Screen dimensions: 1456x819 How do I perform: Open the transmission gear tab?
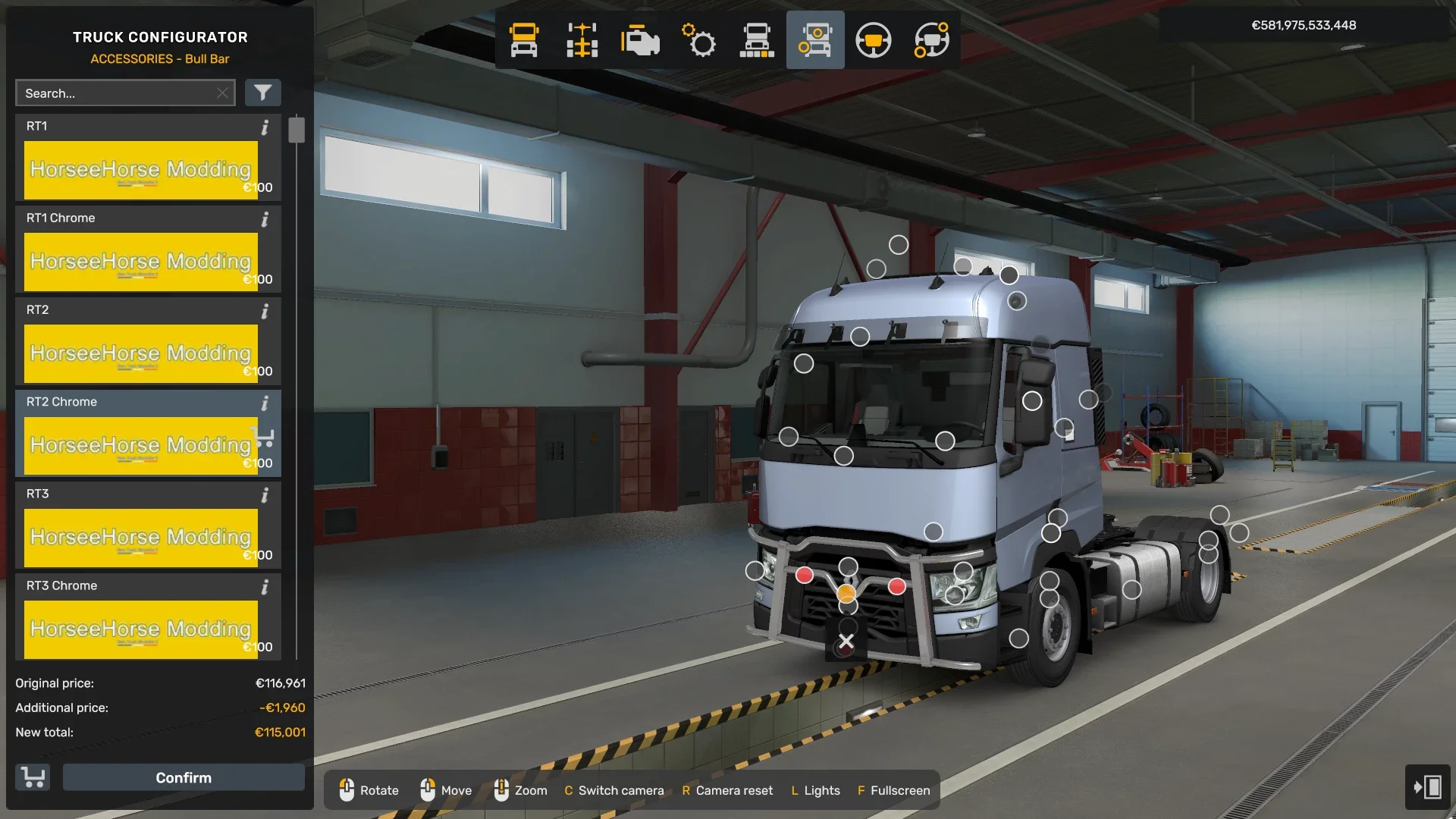pyautogui.click(x=699, y=40)
